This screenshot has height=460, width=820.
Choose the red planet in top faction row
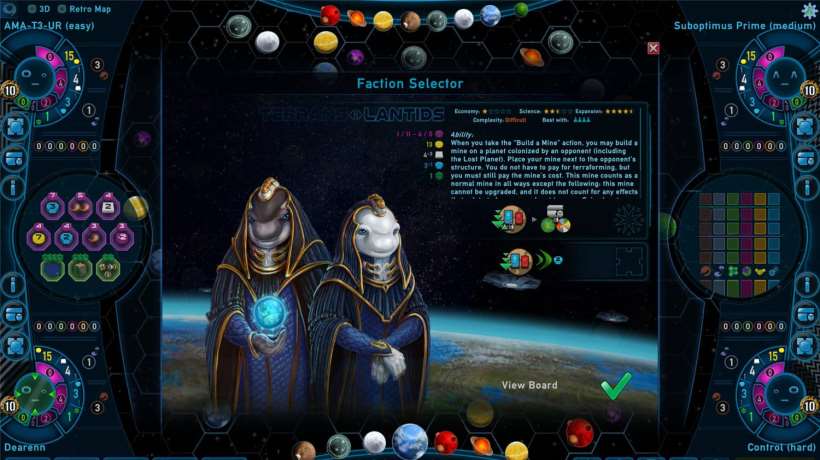tap(331, 15)
